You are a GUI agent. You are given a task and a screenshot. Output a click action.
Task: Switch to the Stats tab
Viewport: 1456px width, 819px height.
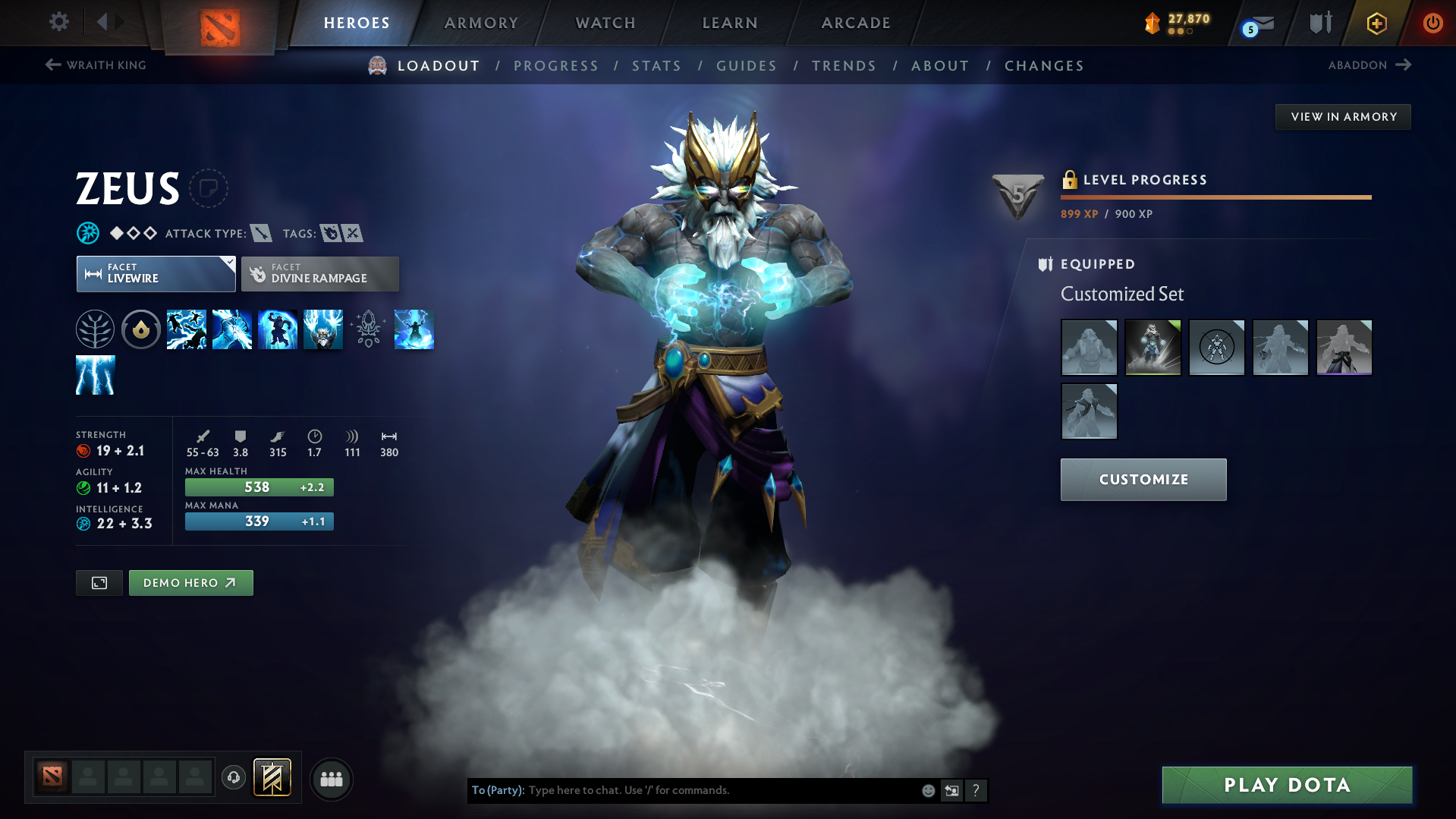point(656,66)
